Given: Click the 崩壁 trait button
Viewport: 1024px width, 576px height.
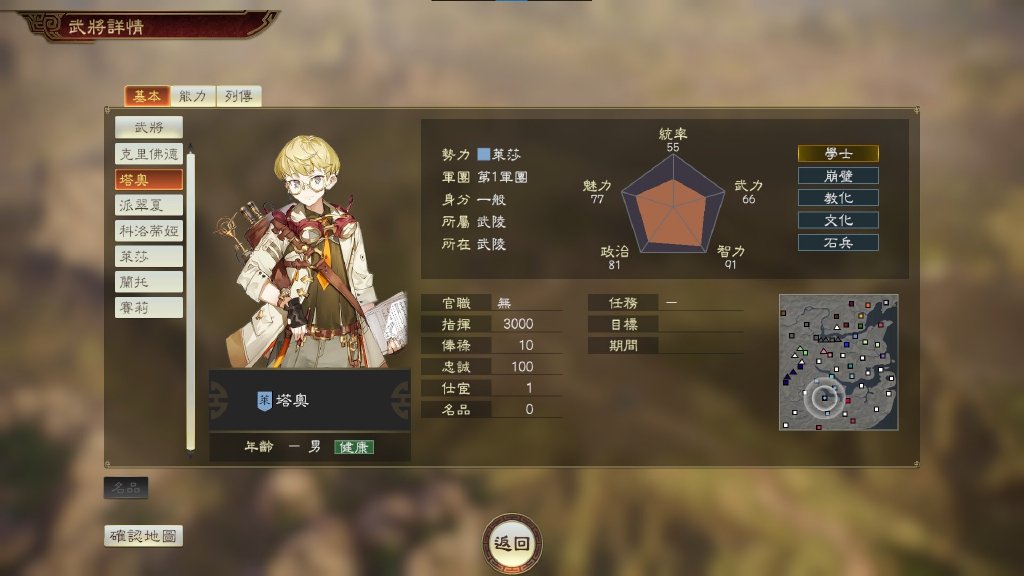Looking at the screenshot, I should 838,176.
